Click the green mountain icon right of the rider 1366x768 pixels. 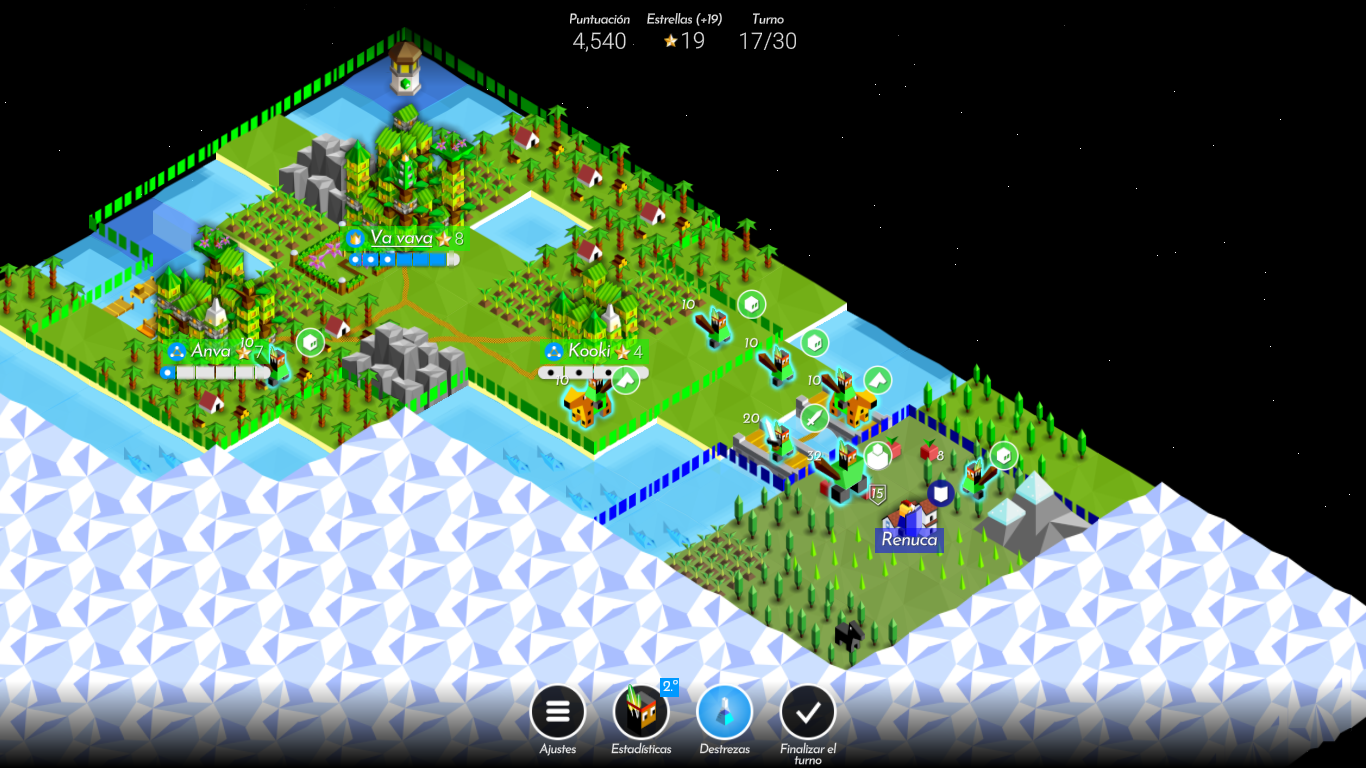876,378
